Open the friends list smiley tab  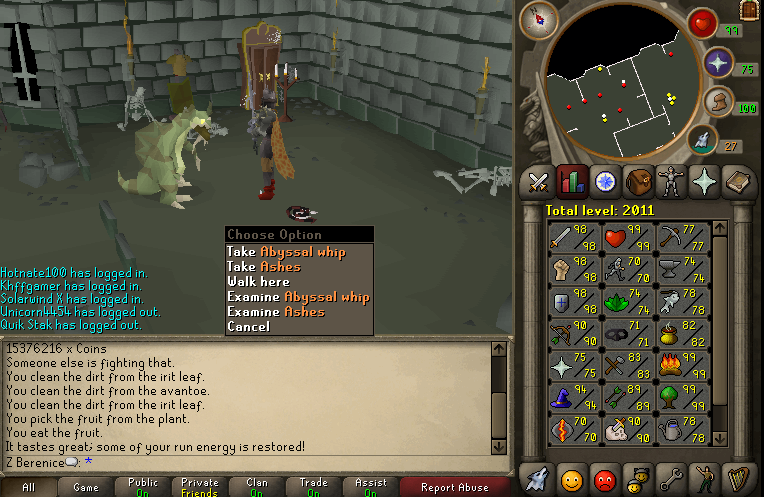[x=571, y=478]
